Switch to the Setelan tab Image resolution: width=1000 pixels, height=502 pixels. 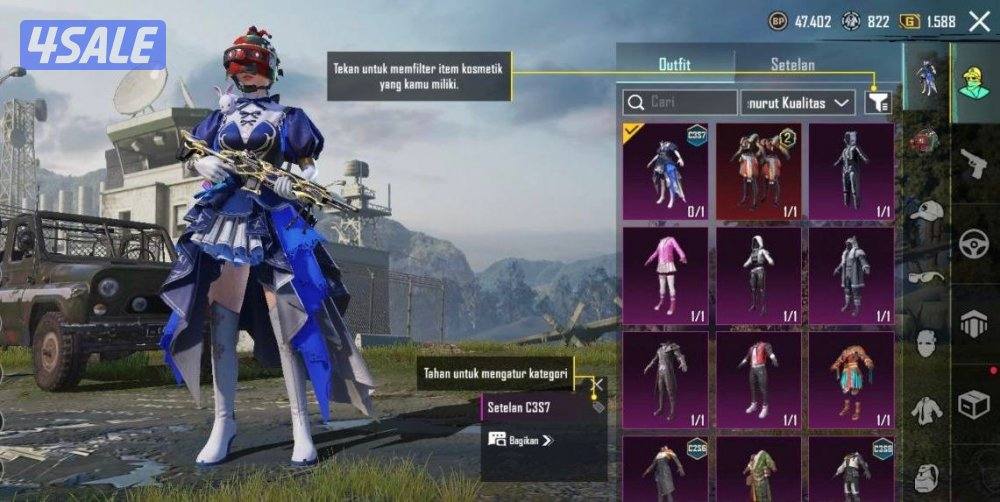click(x=792, y=65)
